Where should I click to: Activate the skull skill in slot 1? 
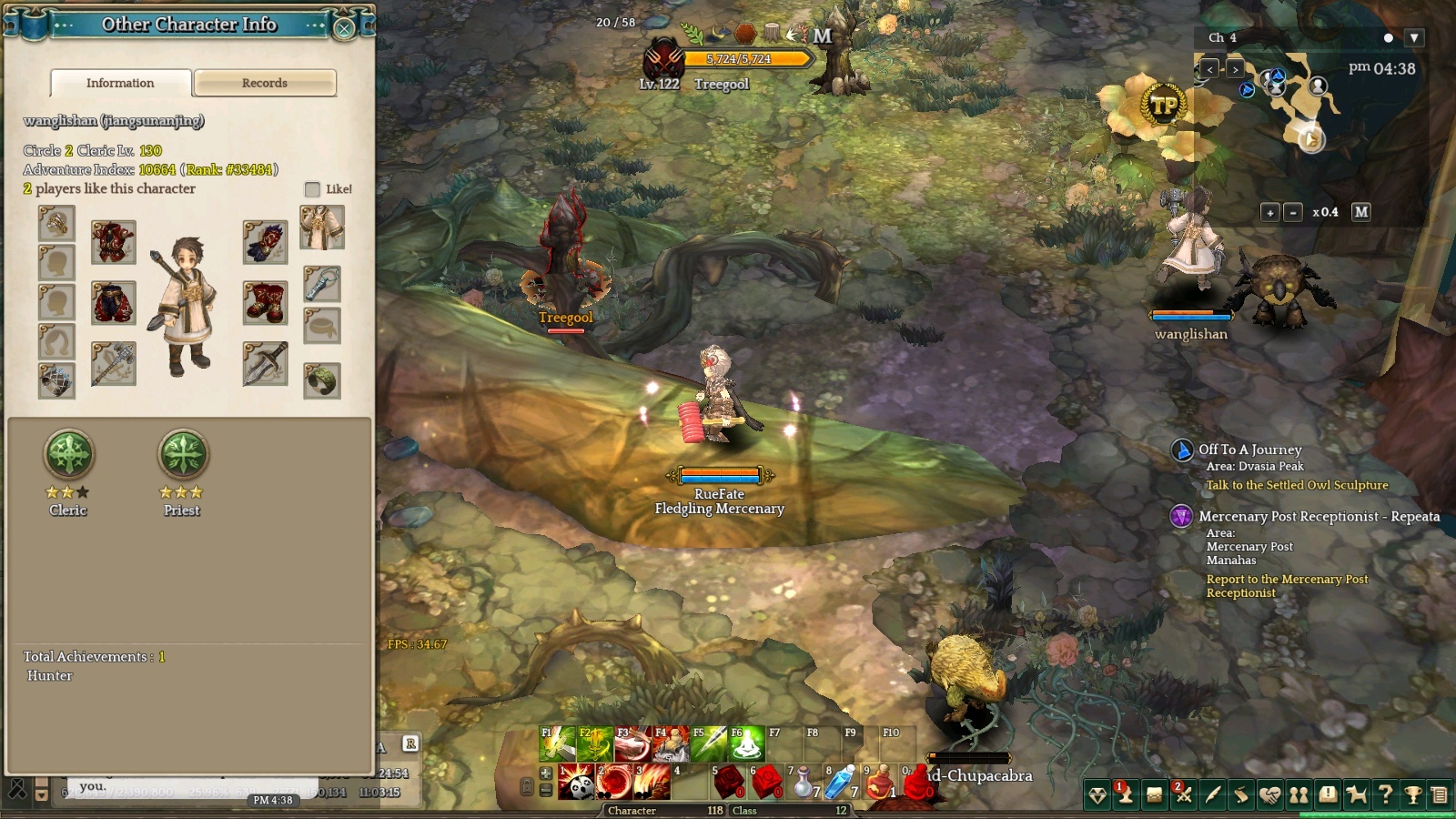tap(576, 782)
